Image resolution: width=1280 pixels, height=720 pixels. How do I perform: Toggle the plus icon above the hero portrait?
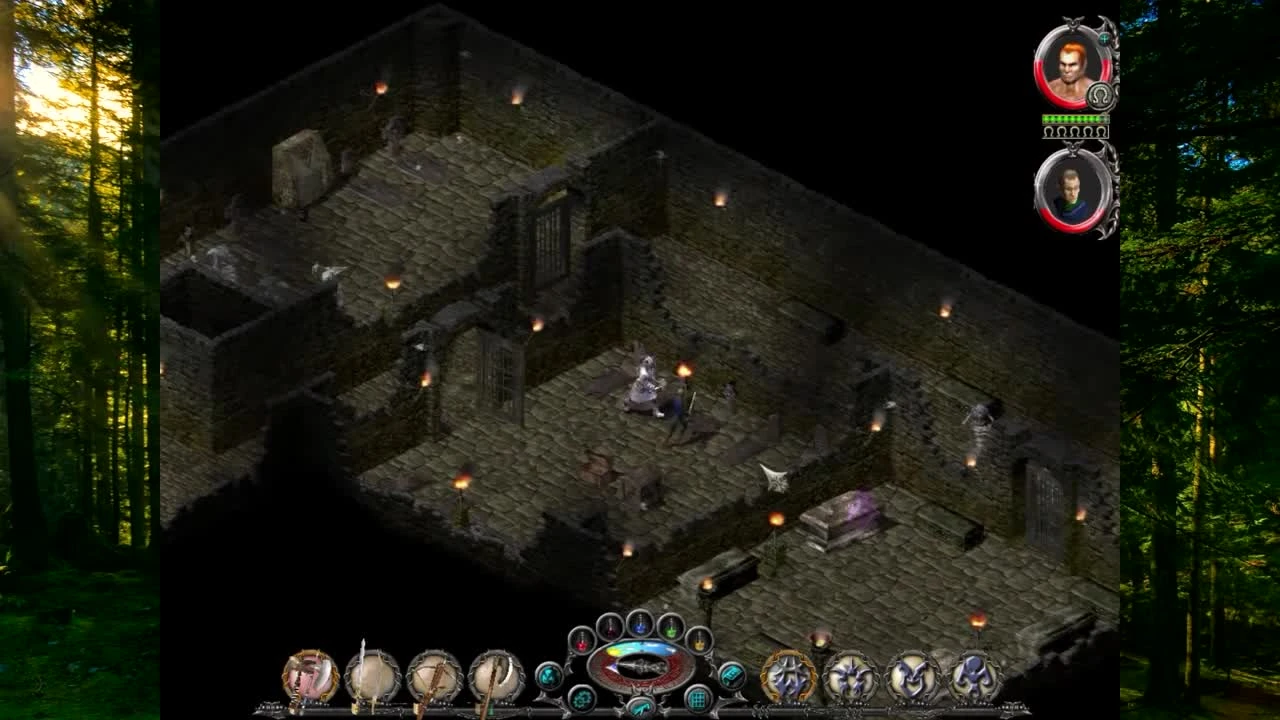coord(1103,40)
